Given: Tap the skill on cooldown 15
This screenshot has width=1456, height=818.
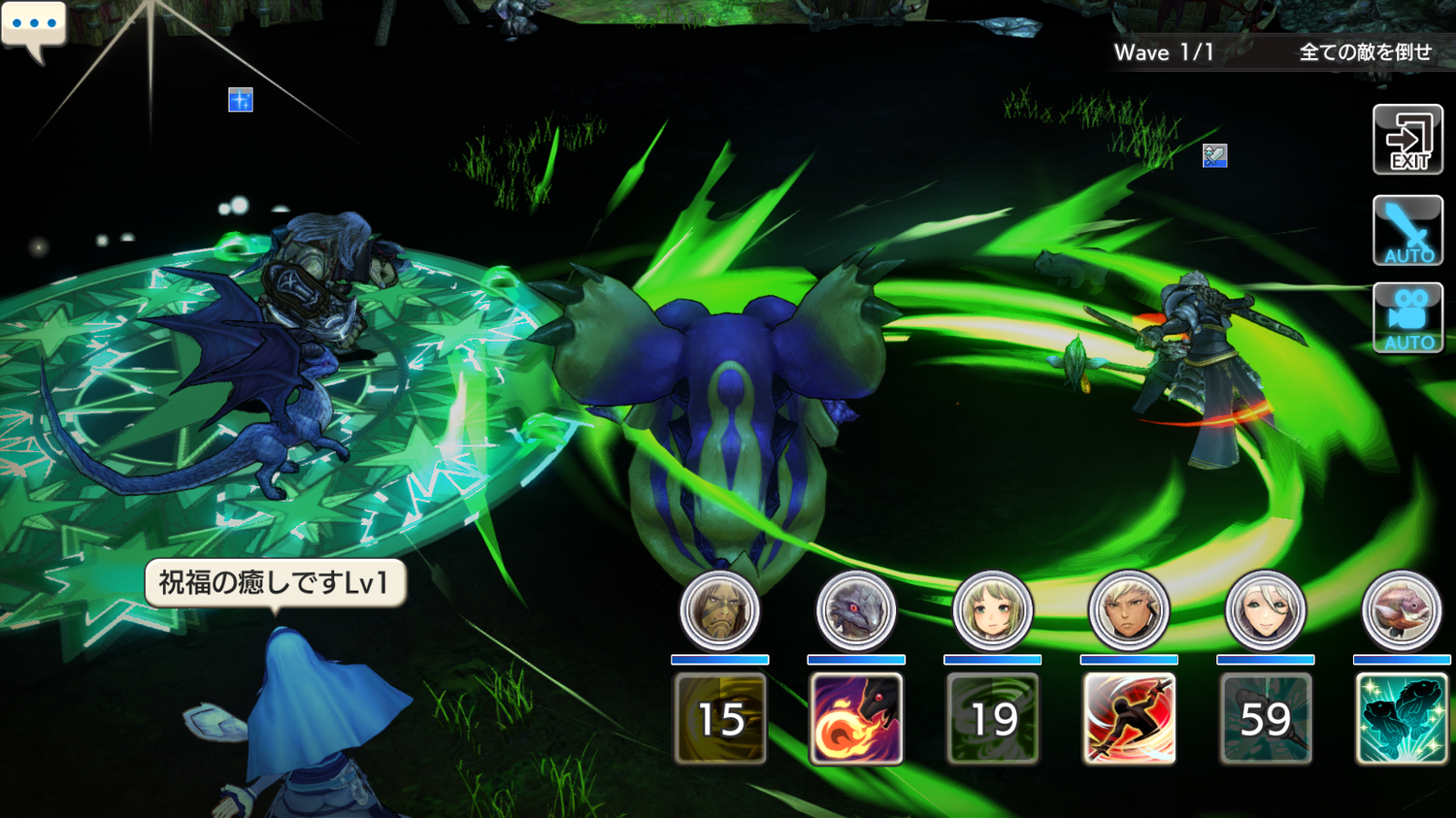Looking at the screenshot, I should click(719, 719).
